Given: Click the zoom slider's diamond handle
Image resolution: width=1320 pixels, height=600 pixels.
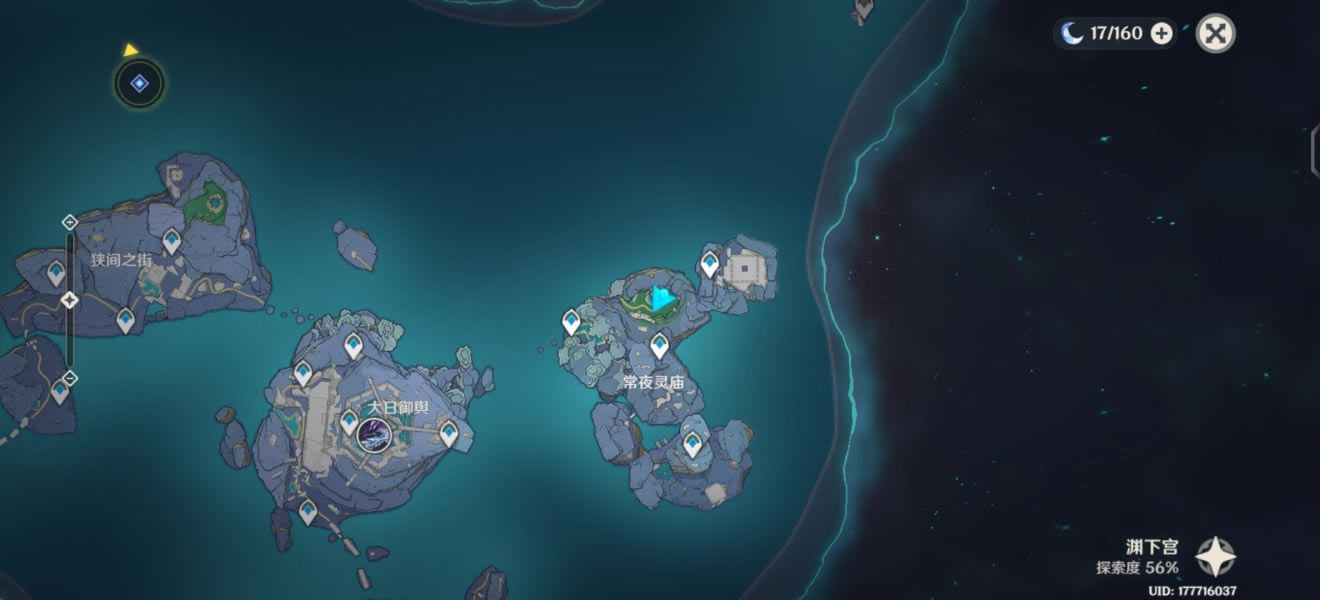Looking at the screenshot, I should point(69,300).
